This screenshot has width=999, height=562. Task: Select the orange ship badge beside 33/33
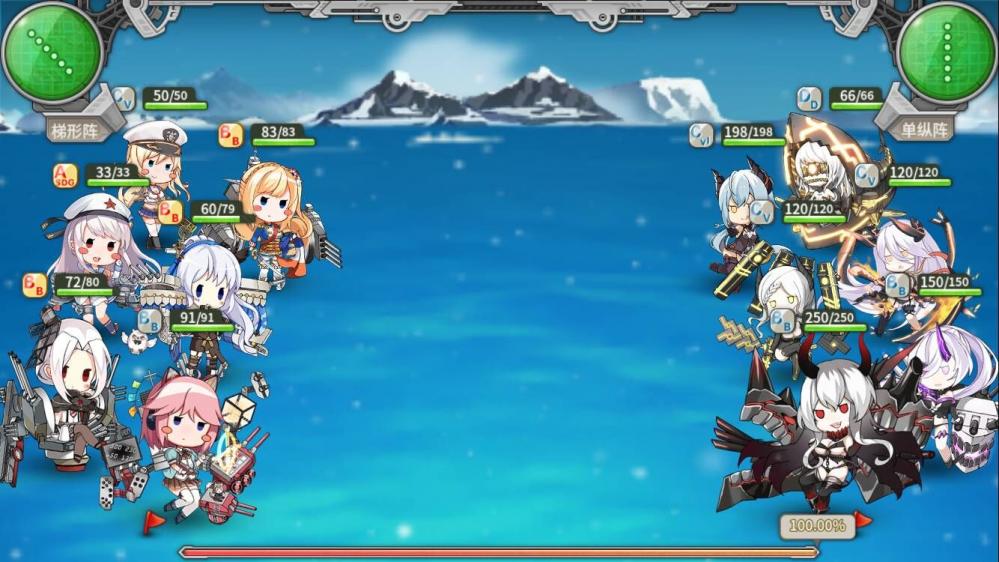click(66, 176)
